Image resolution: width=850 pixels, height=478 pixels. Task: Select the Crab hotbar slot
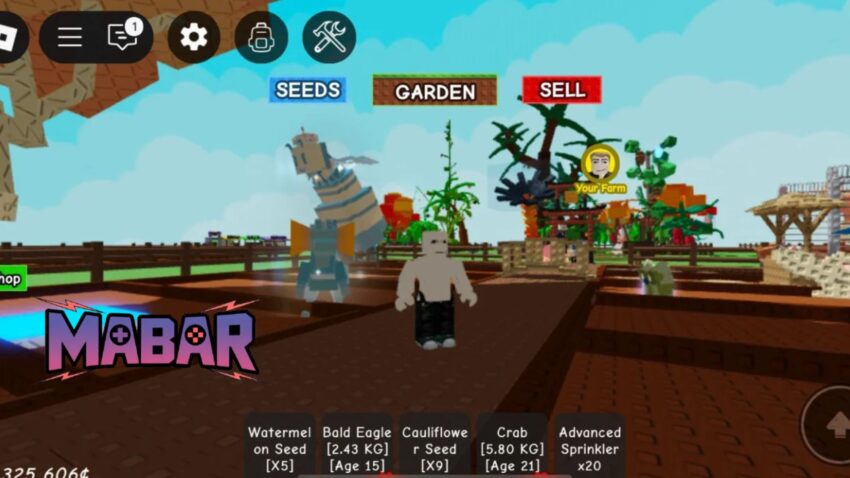click(x=512, y=447)
